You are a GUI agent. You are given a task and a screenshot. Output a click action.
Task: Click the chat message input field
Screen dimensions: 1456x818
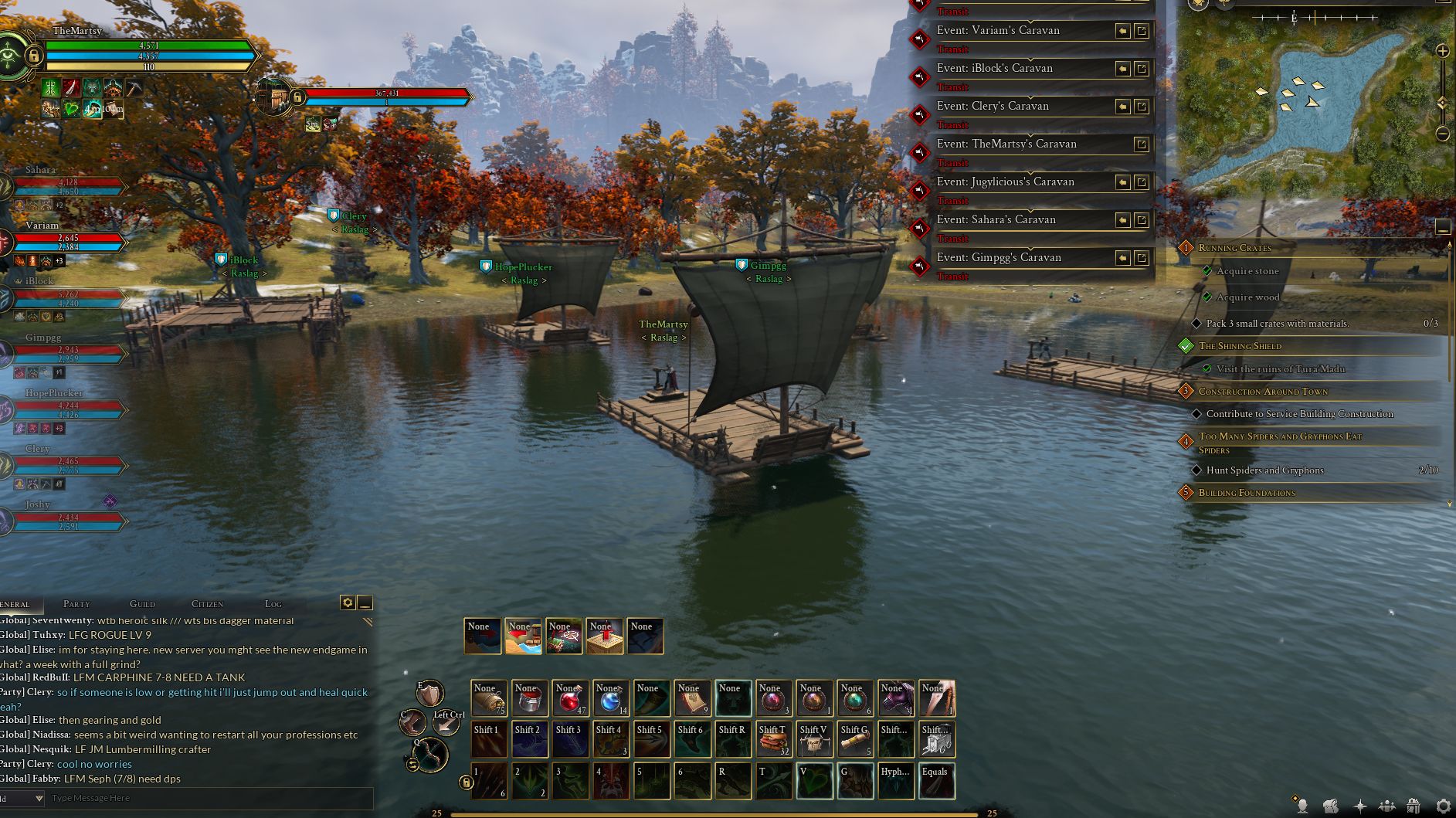[x=209, y=798]
